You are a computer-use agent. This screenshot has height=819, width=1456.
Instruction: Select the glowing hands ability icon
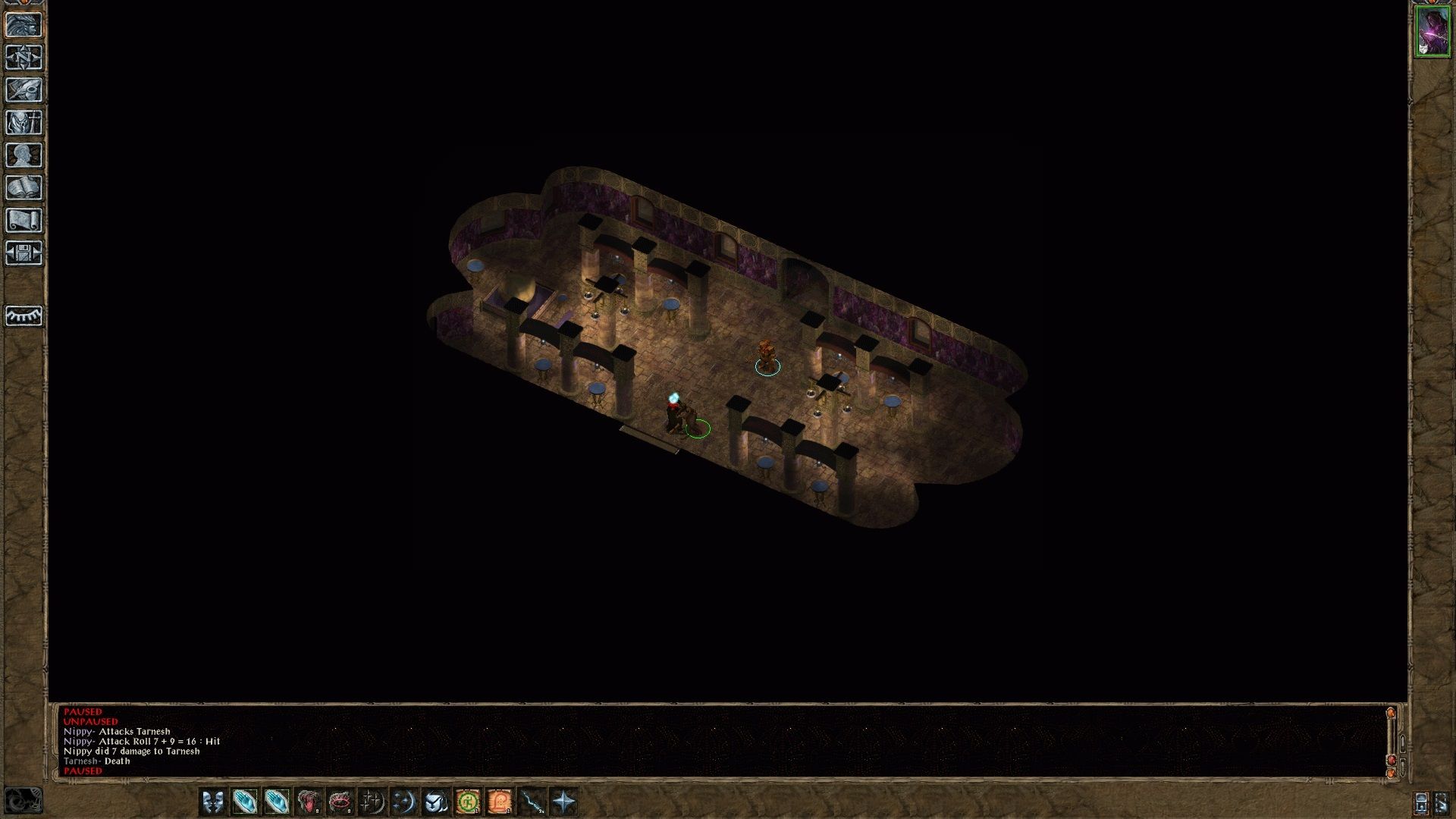(x=243, y=802)
